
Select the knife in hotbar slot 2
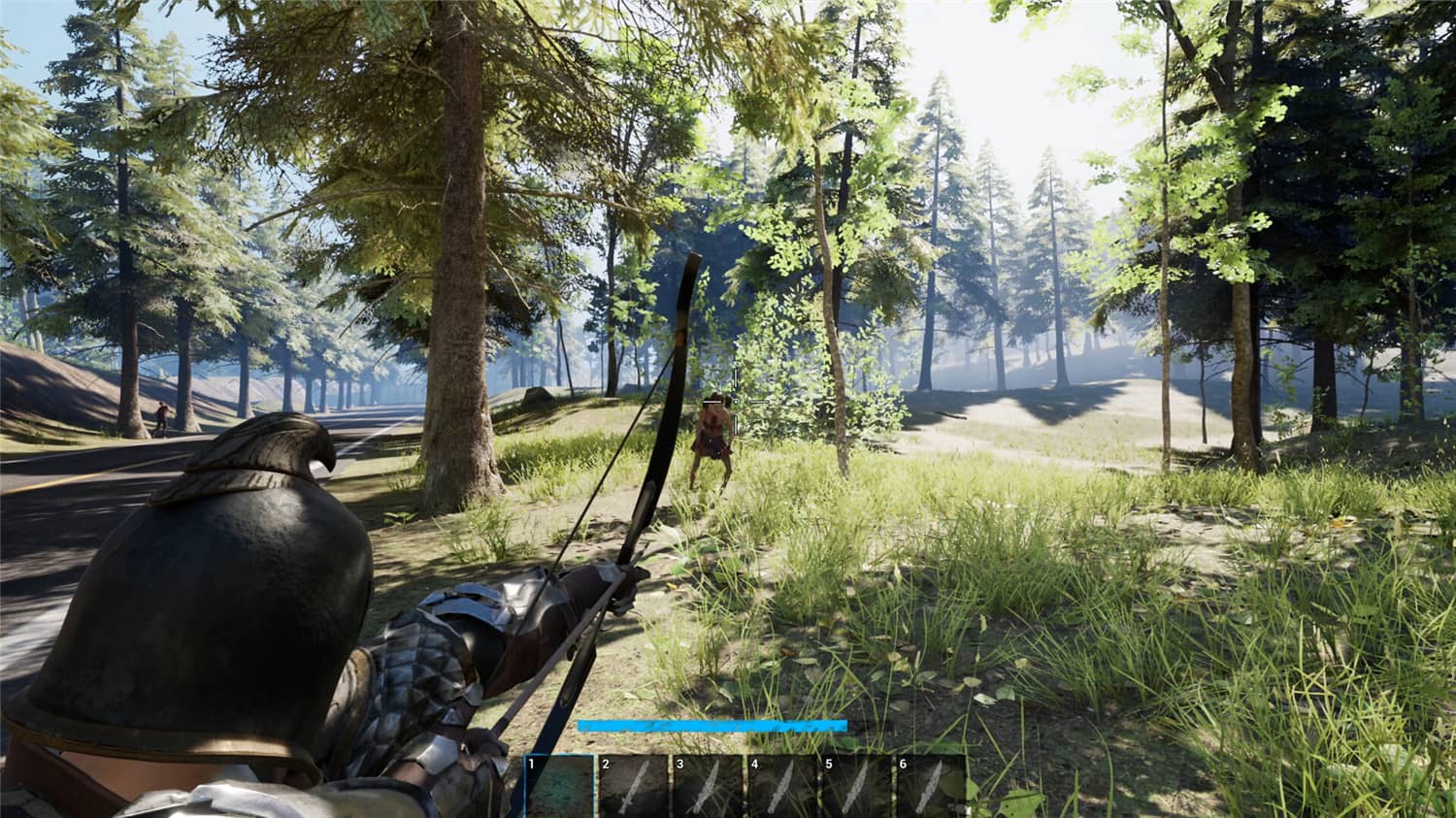[x=631, y=788]
